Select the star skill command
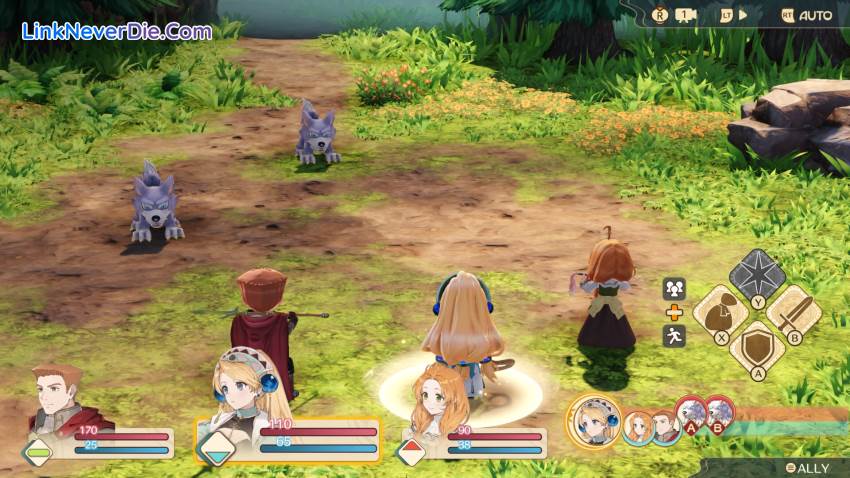 click(x=757, y=273)
